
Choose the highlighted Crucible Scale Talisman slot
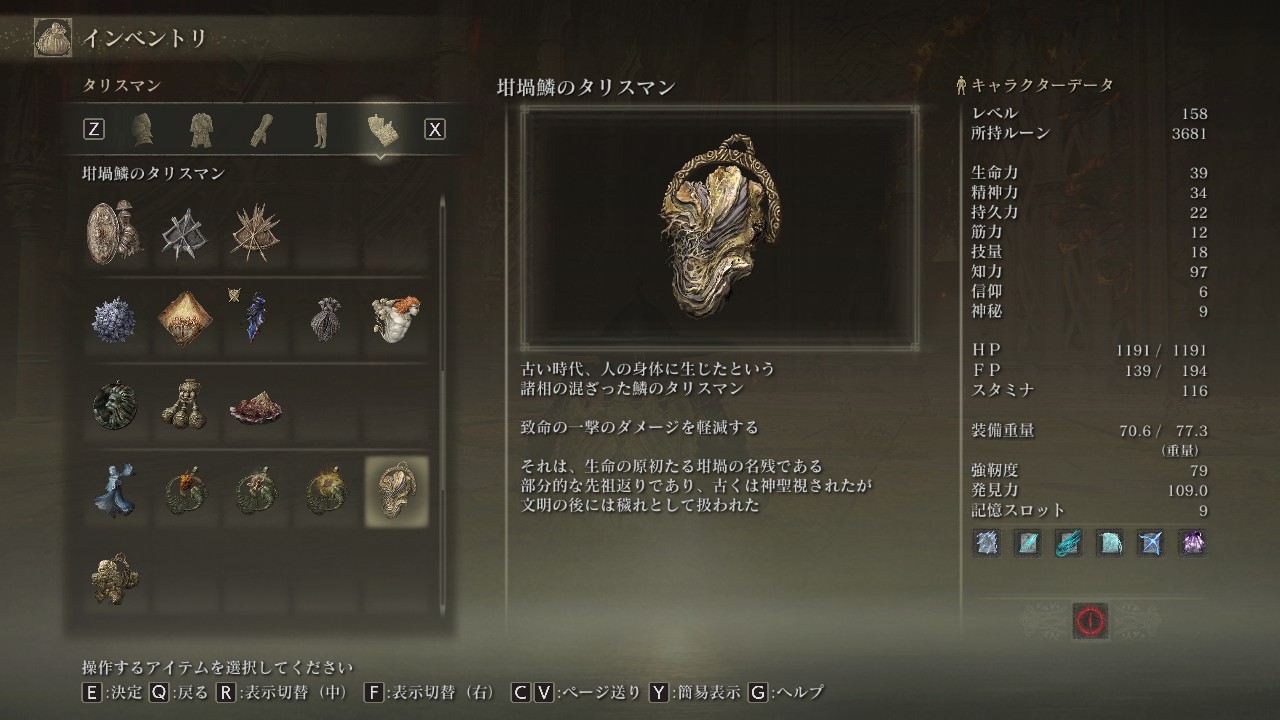(396, 491)
